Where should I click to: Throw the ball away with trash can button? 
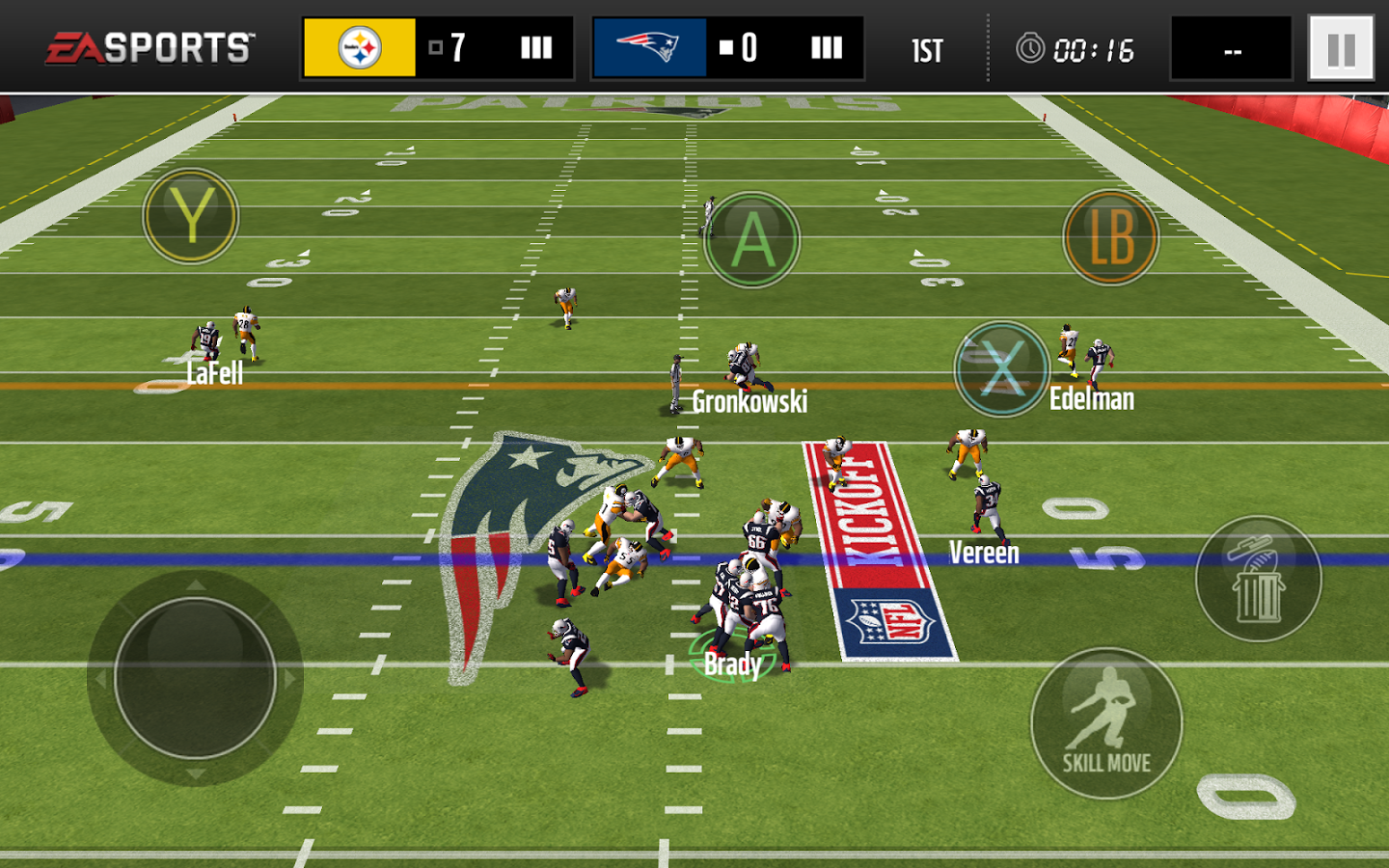click(x=1258, y=579)
